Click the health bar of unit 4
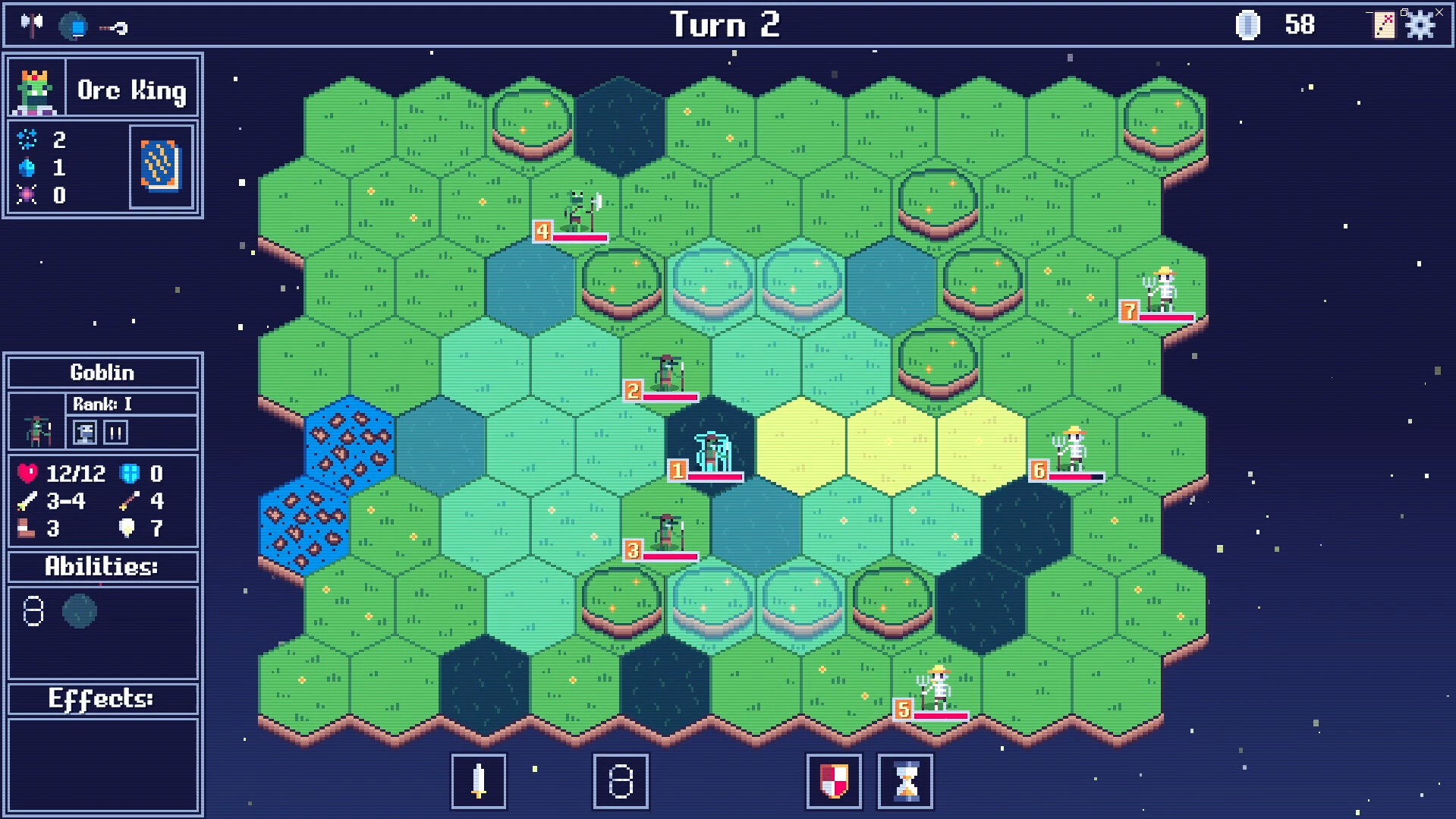This screenshot has width=1456, height=819. (579, 237)
